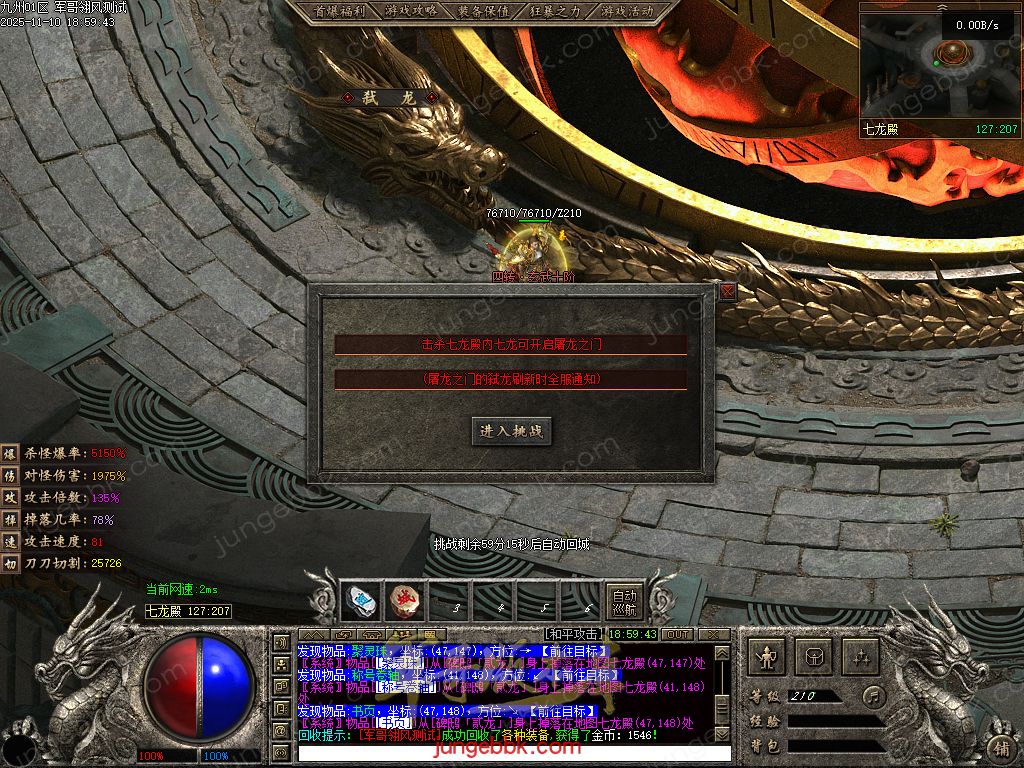Open the 铺 shop round button
The width and height of the screenshot is (1024, 768).
[1000, 746]
